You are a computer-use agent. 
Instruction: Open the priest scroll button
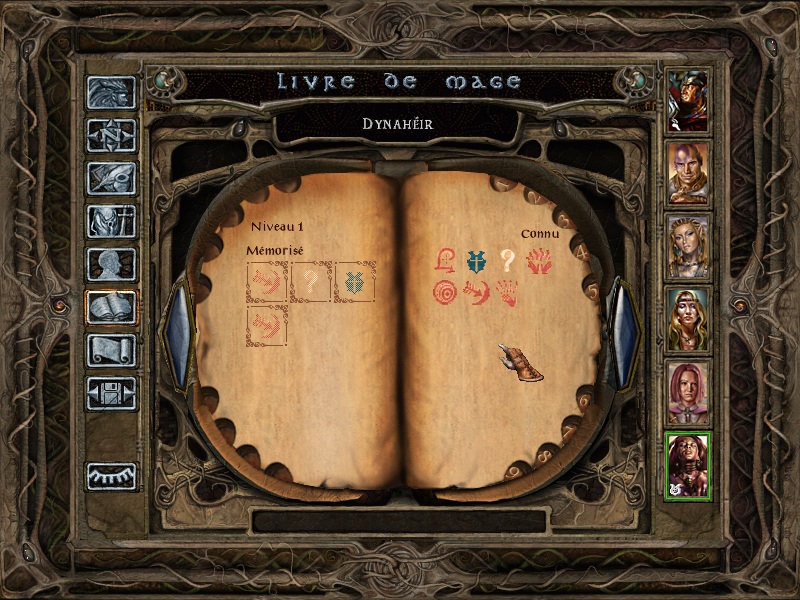pos(111,350)
